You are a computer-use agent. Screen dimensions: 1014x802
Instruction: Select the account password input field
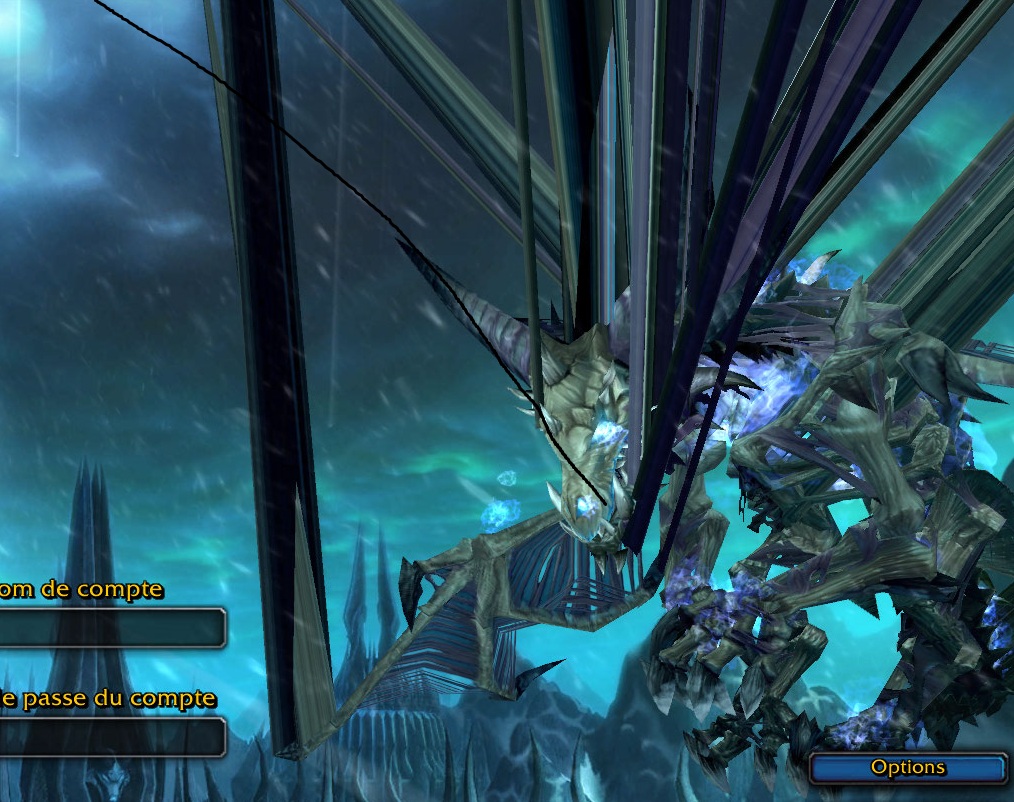110,737
